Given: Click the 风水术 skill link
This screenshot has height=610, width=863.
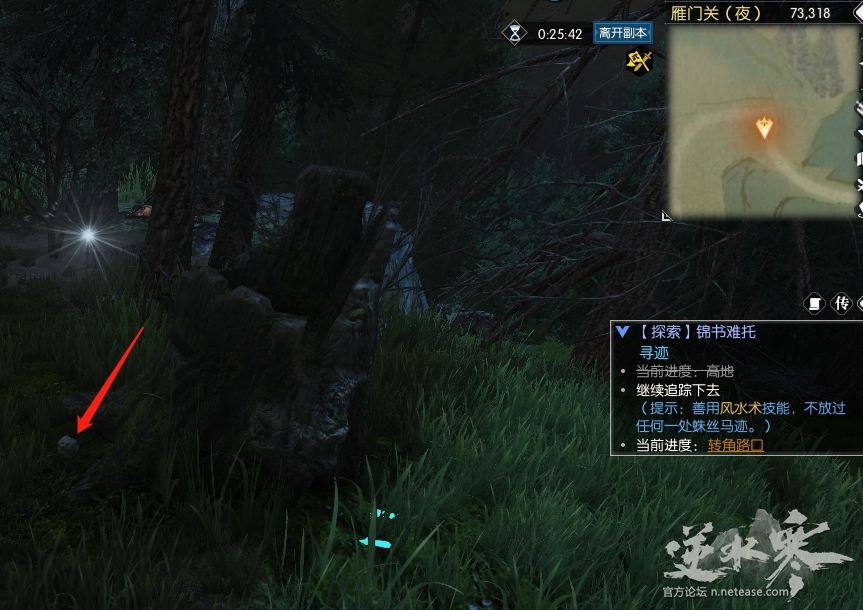Looking at the screenshot, I should pos(740,408).
